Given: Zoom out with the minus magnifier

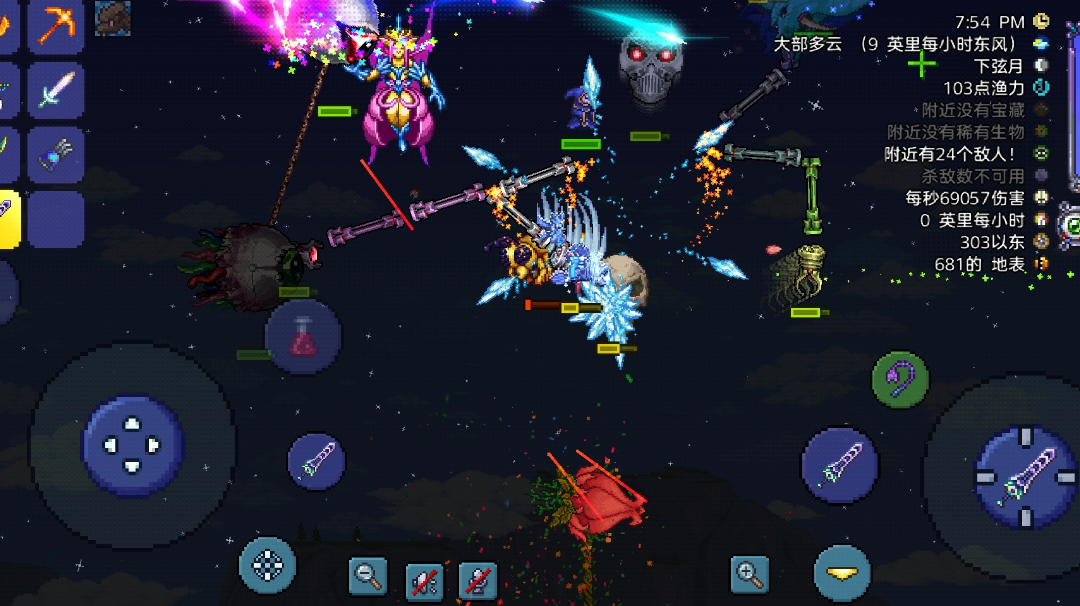Looking at the screenshot, I should [x=368, y=575].
